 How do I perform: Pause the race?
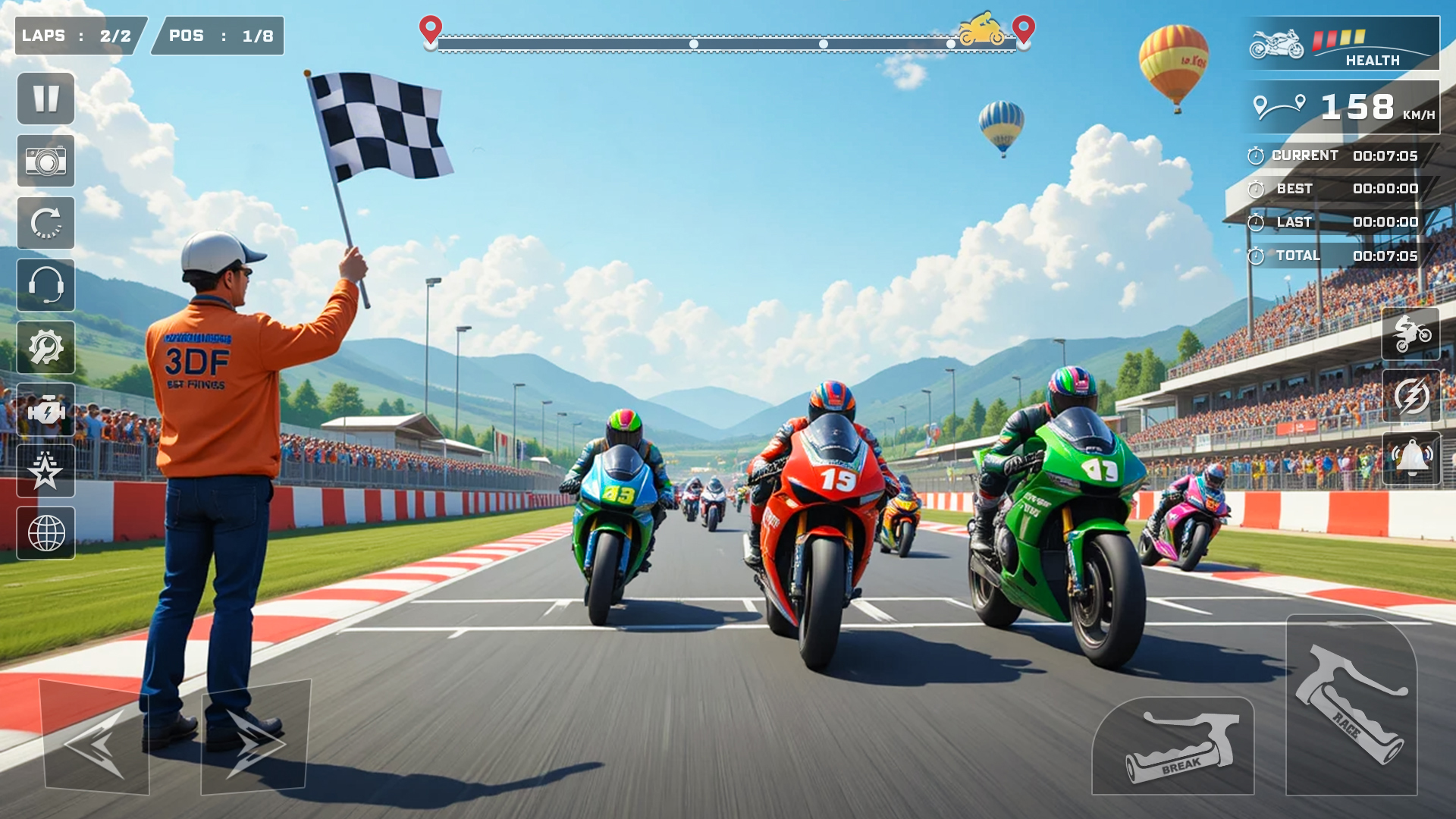pos(45,98)
